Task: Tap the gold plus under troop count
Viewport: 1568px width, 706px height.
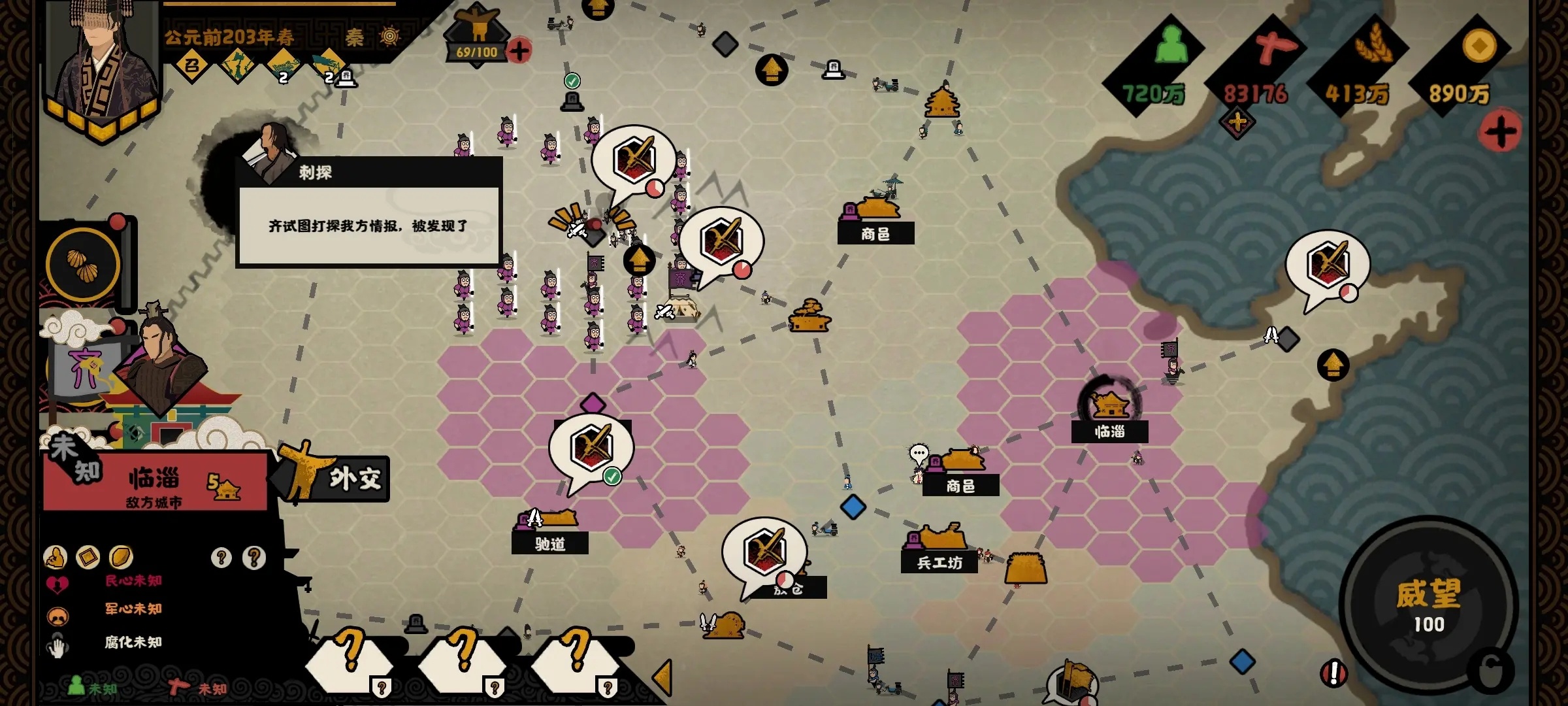Action: click(1237, 122)
